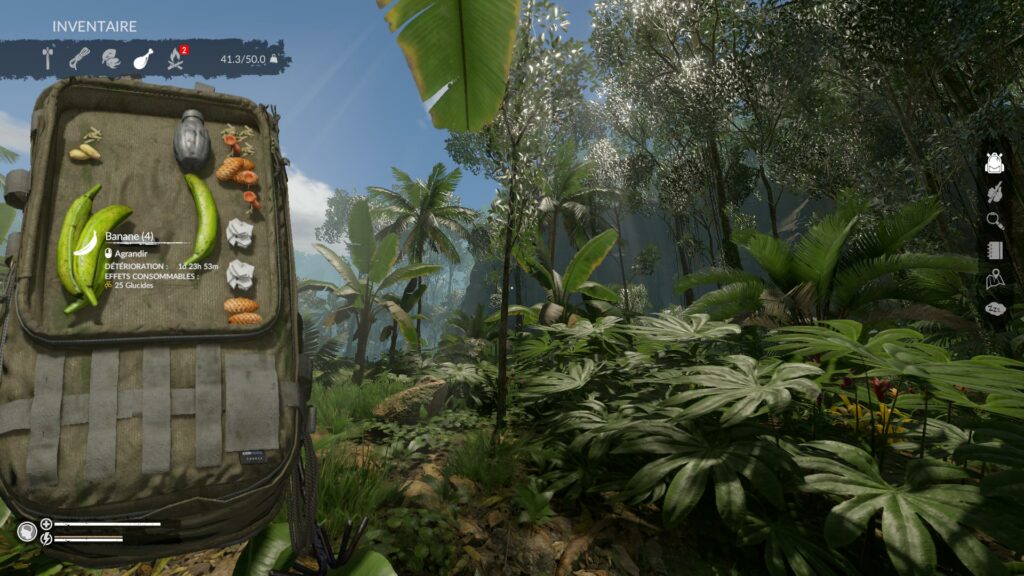Open the notebook journal
Image resolution: width=1024 pixels, height=576 pixels.
click(994, 250)
